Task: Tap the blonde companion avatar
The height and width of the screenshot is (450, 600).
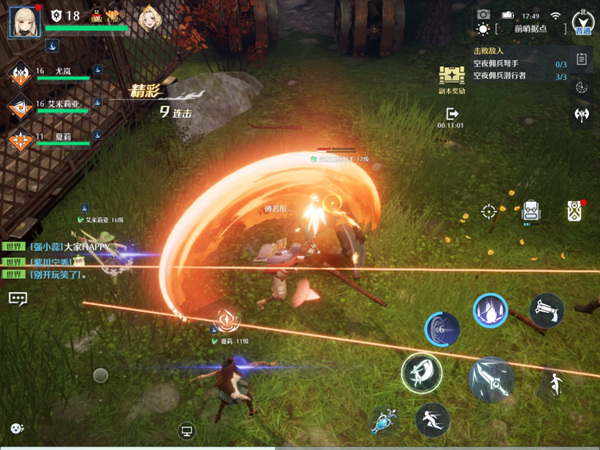Action: (x=151, y=18)
